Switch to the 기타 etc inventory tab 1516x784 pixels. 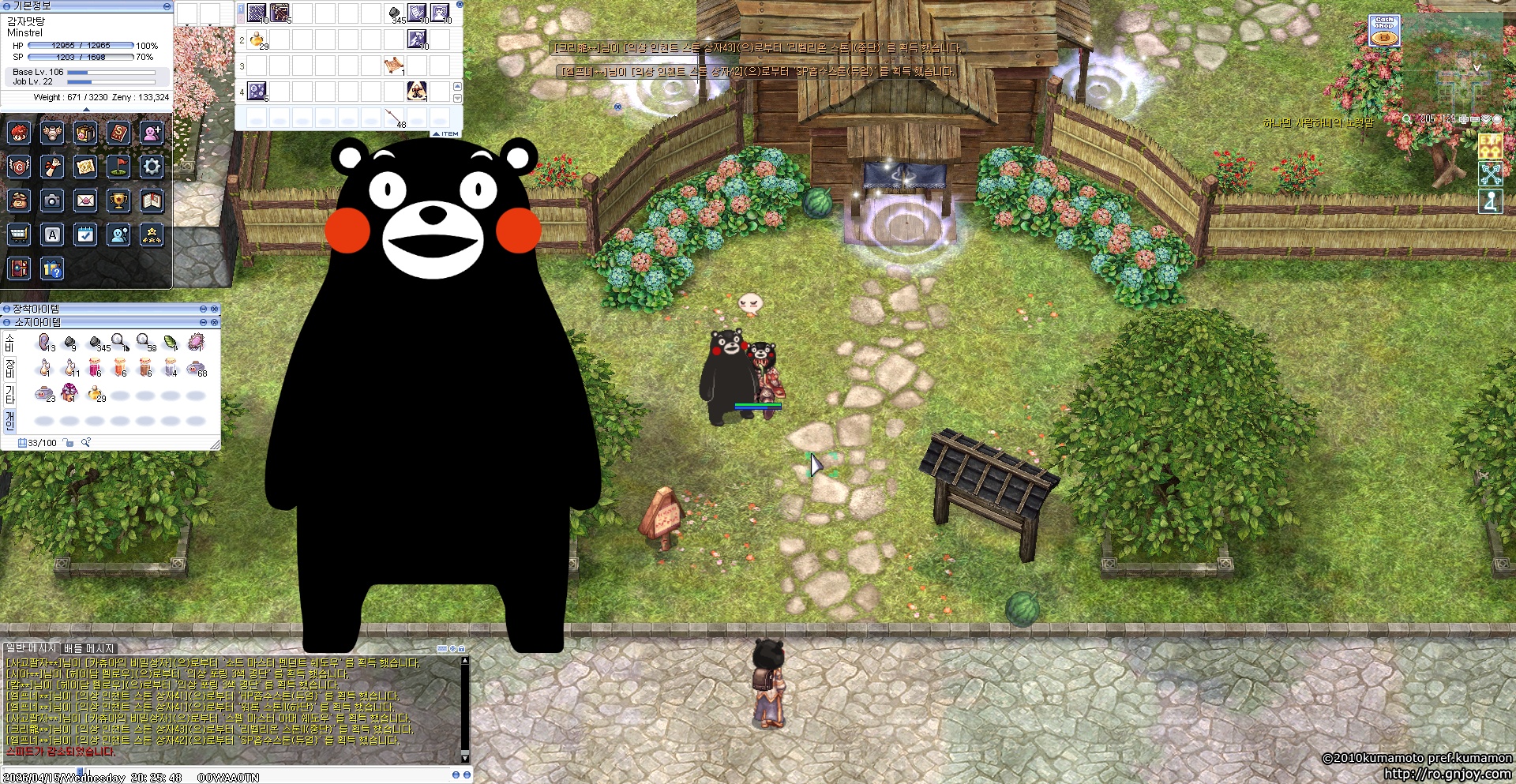(9, 394)
